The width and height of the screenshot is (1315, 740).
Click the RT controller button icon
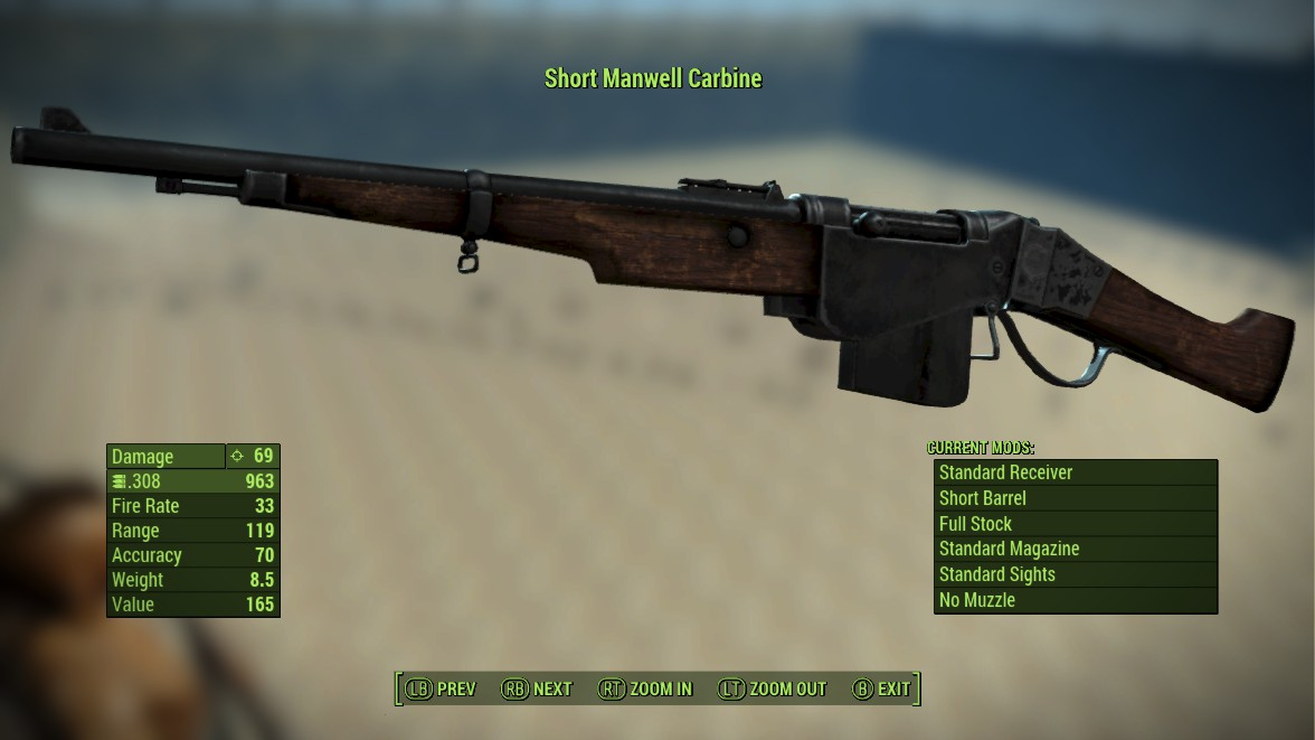611,689
